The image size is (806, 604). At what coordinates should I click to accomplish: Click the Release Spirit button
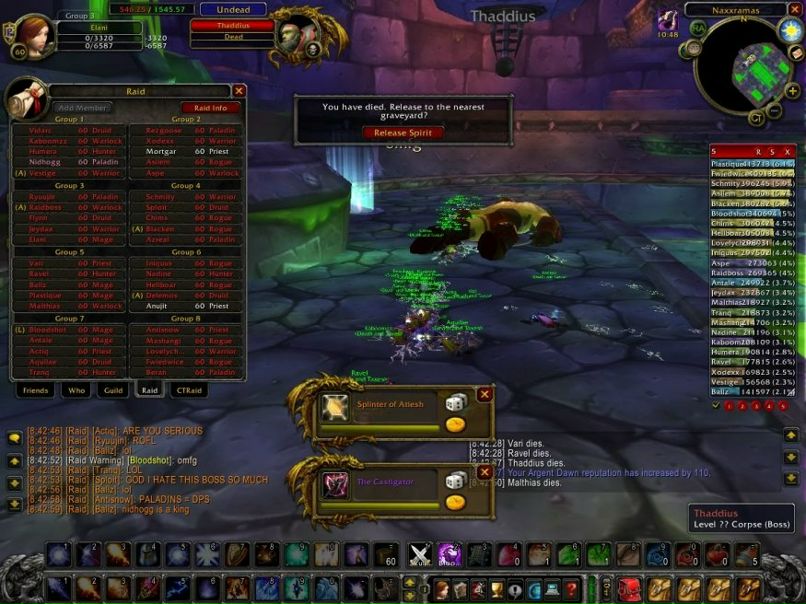(x=402, y=132)
